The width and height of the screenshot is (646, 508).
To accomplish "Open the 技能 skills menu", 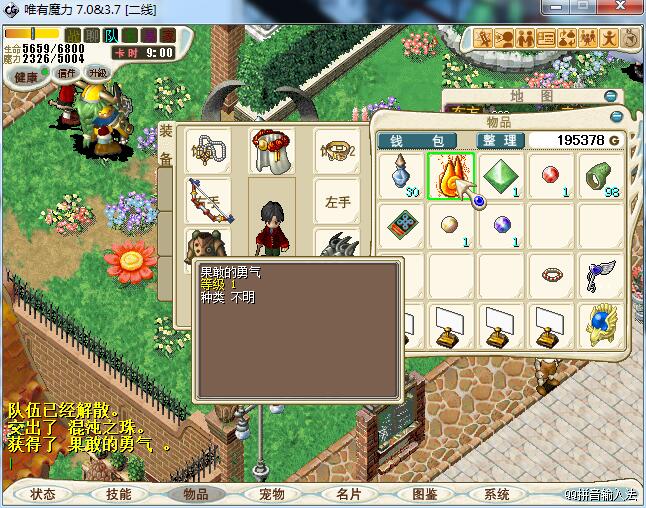I will click(x=119, y=494).
